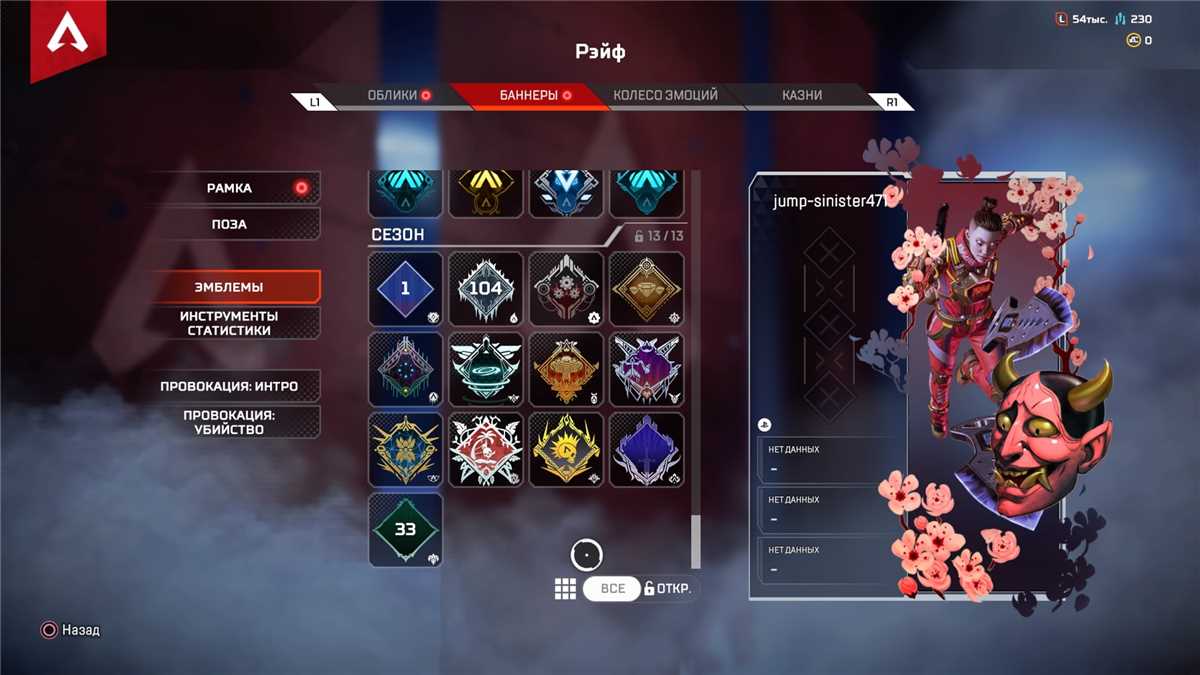
Task: Click the grid view icon
Action: (565, 589)
